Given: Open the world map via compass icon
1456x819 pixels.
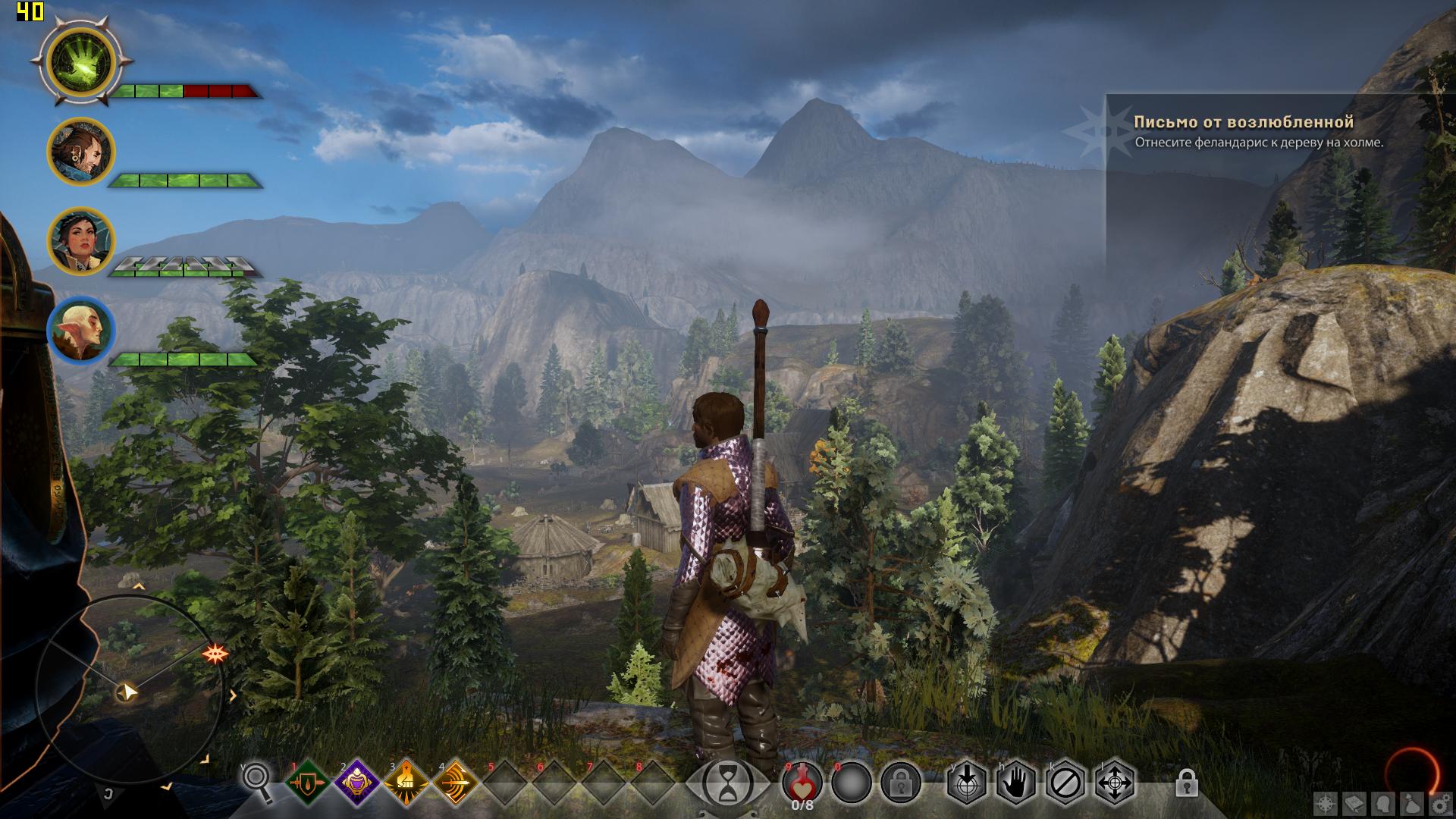Looking at the screenshot, I should 1324,803.
